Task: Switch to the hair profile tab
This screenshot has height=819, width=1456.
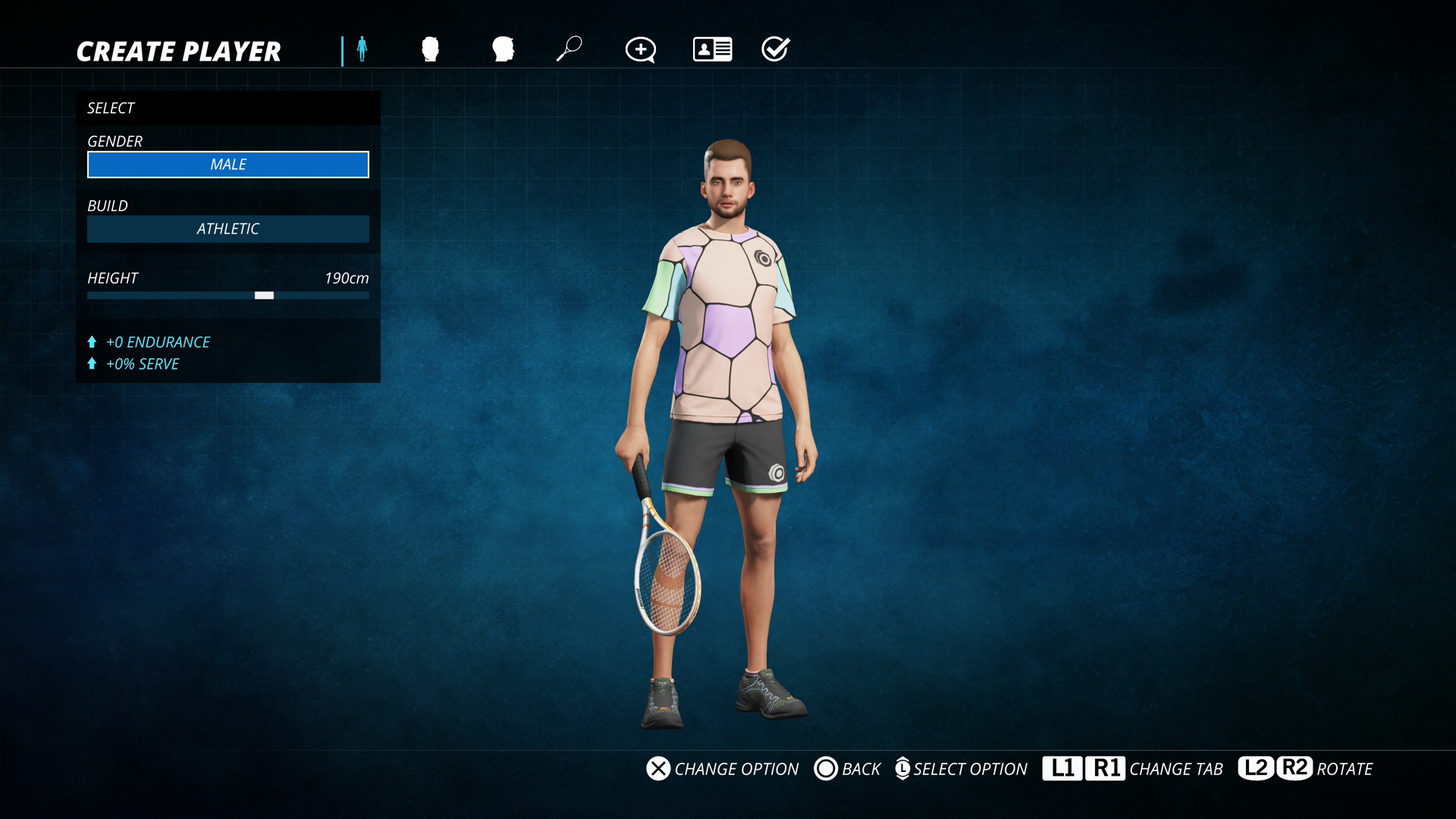Action: 503,49
